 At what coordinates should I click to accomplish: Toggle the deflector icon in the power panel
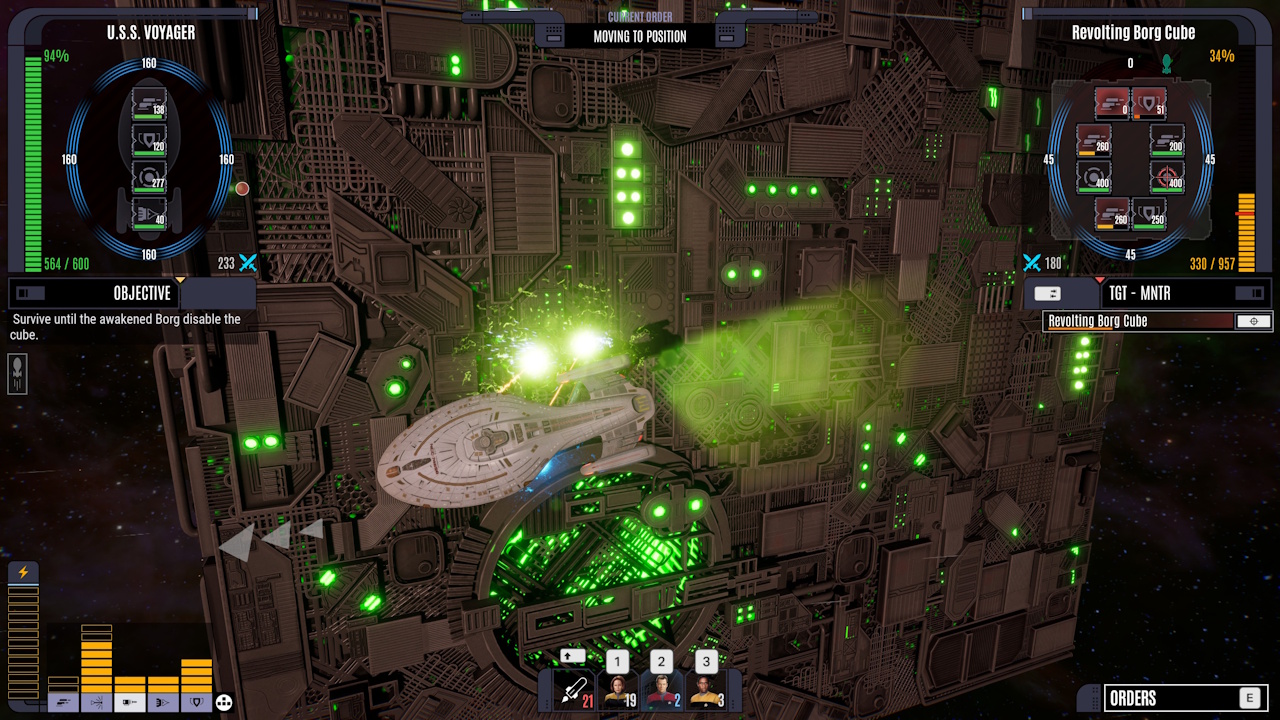tap(97, 702)
